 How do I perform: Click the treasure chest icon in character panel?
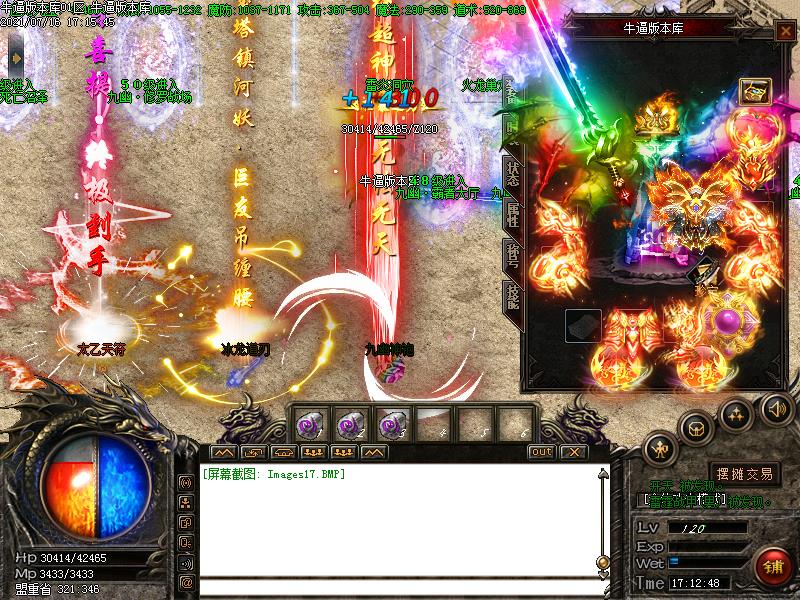click(x=754, y=92)
